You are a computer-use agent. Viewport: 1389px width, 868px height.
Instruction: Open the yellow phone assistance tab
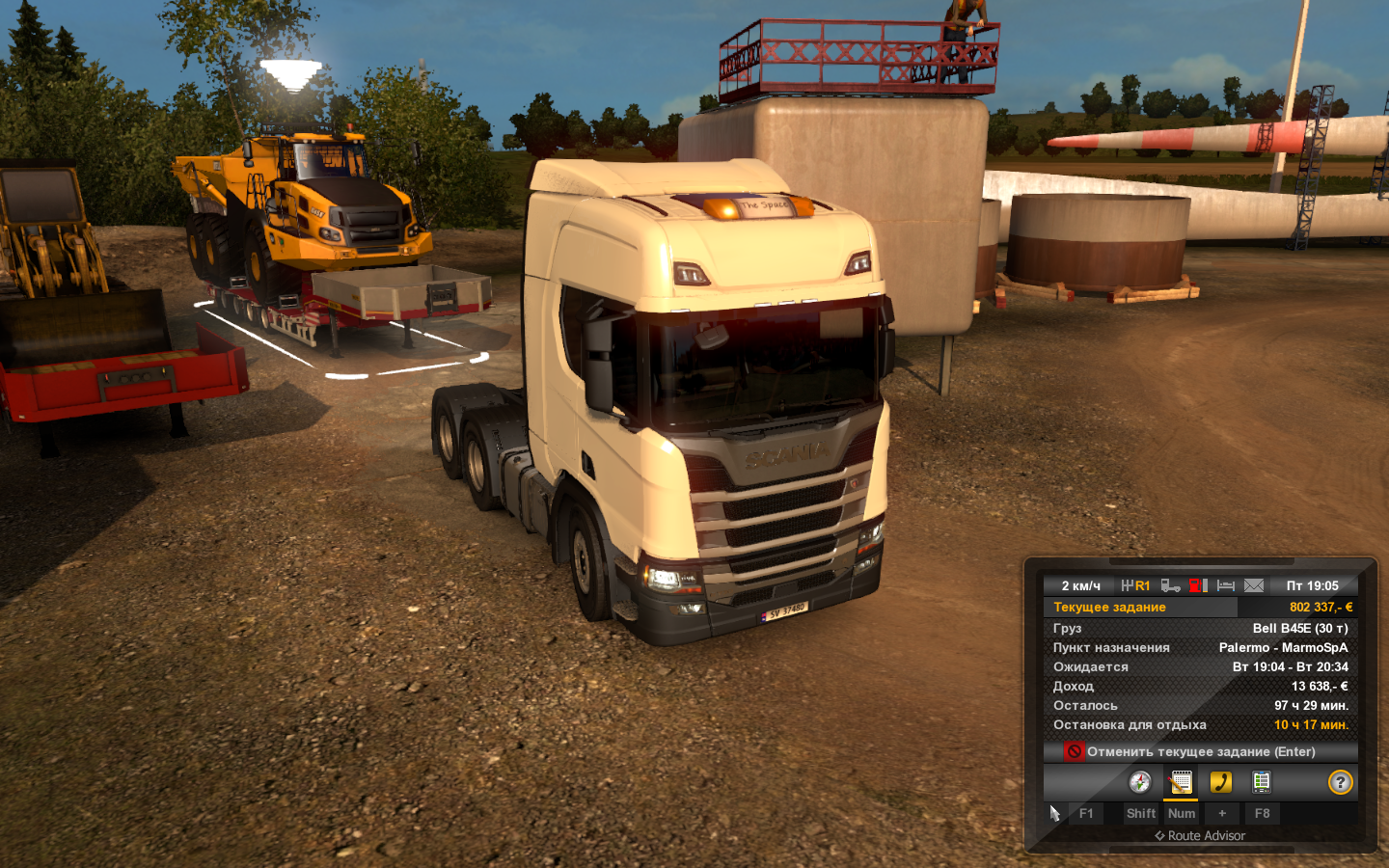pyautogui.click(x=1221, y=782)
